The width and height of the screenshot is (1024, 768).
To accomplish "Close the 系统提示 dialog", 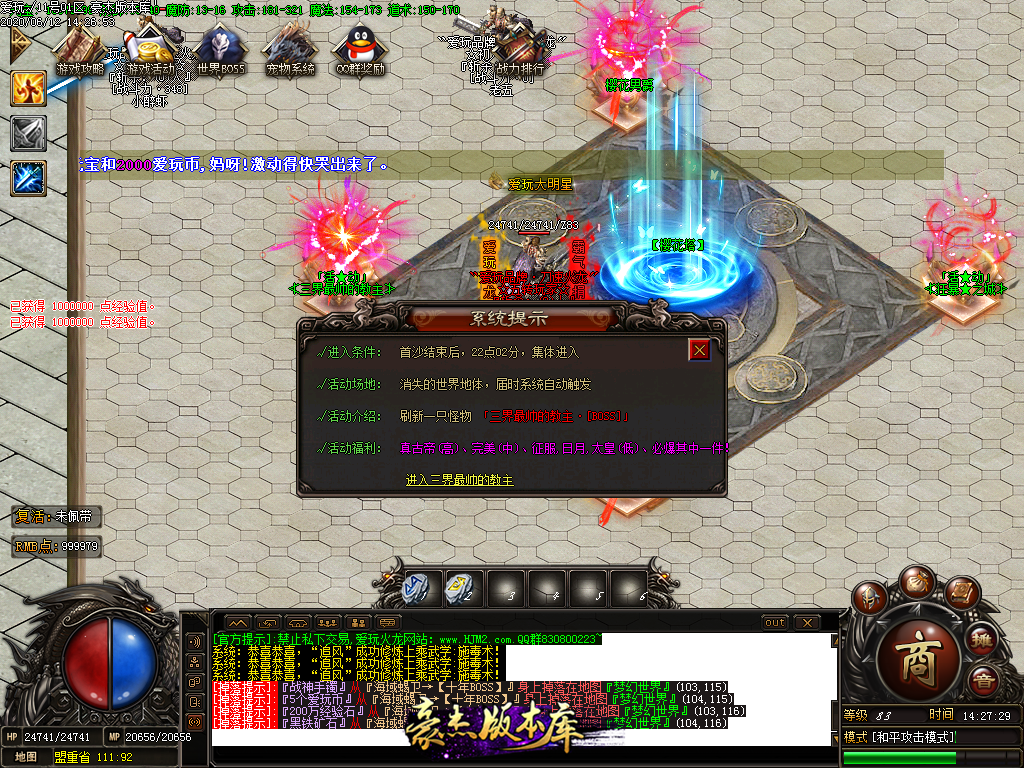I will click(700, 350).
